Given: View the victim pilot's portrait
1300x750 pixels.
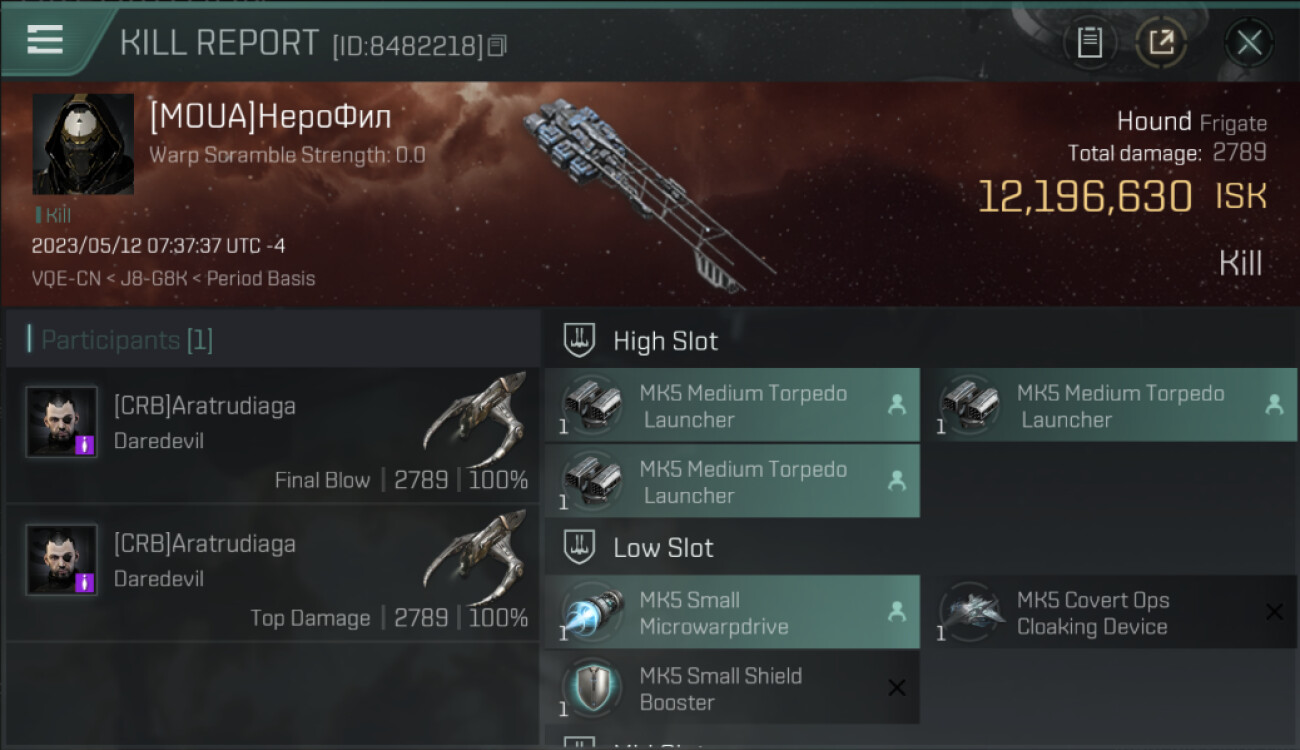Looking at the screenshot, I should click(x=83, y=144).
